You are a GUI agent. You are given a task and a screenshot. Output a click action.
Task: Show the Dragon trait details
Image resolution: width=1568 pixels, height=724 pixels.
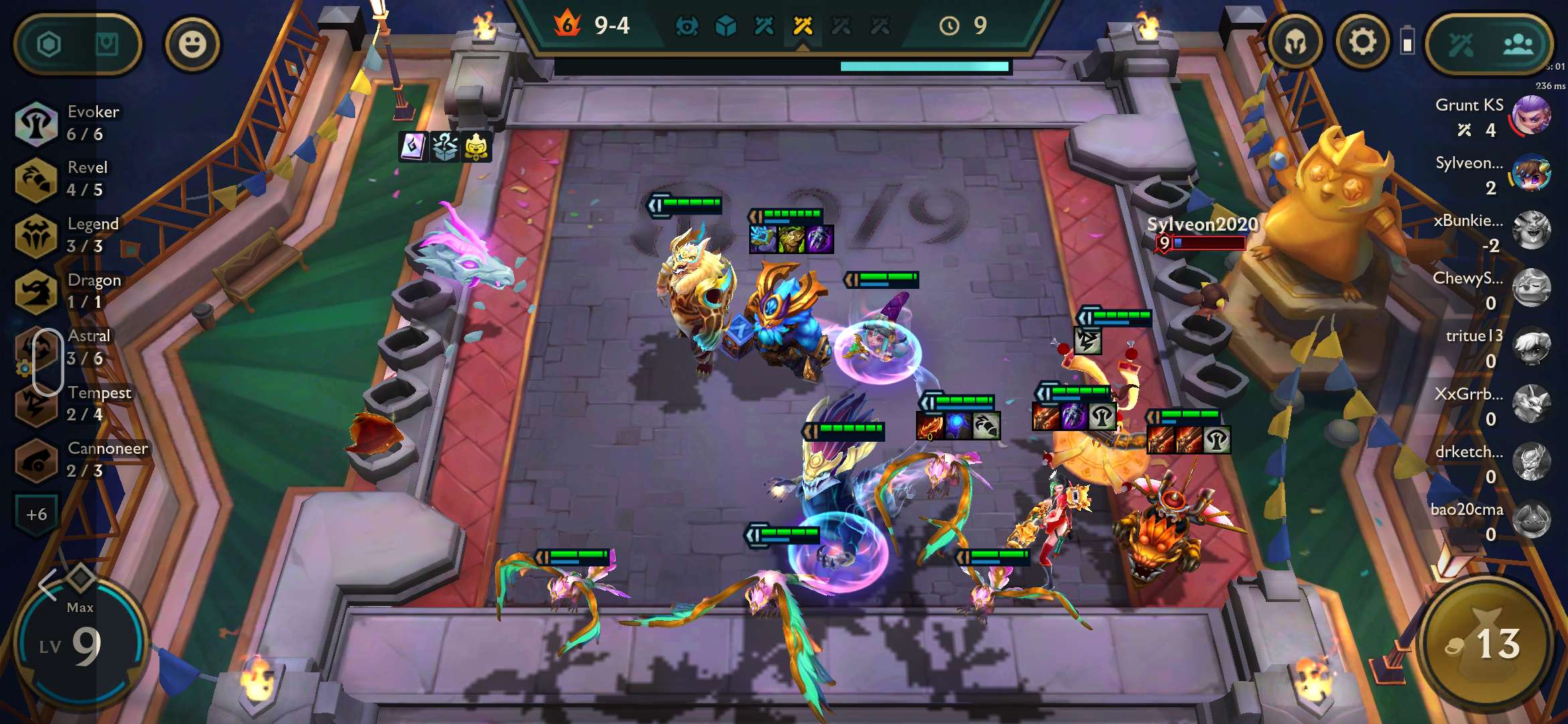(x=67, y=291)
